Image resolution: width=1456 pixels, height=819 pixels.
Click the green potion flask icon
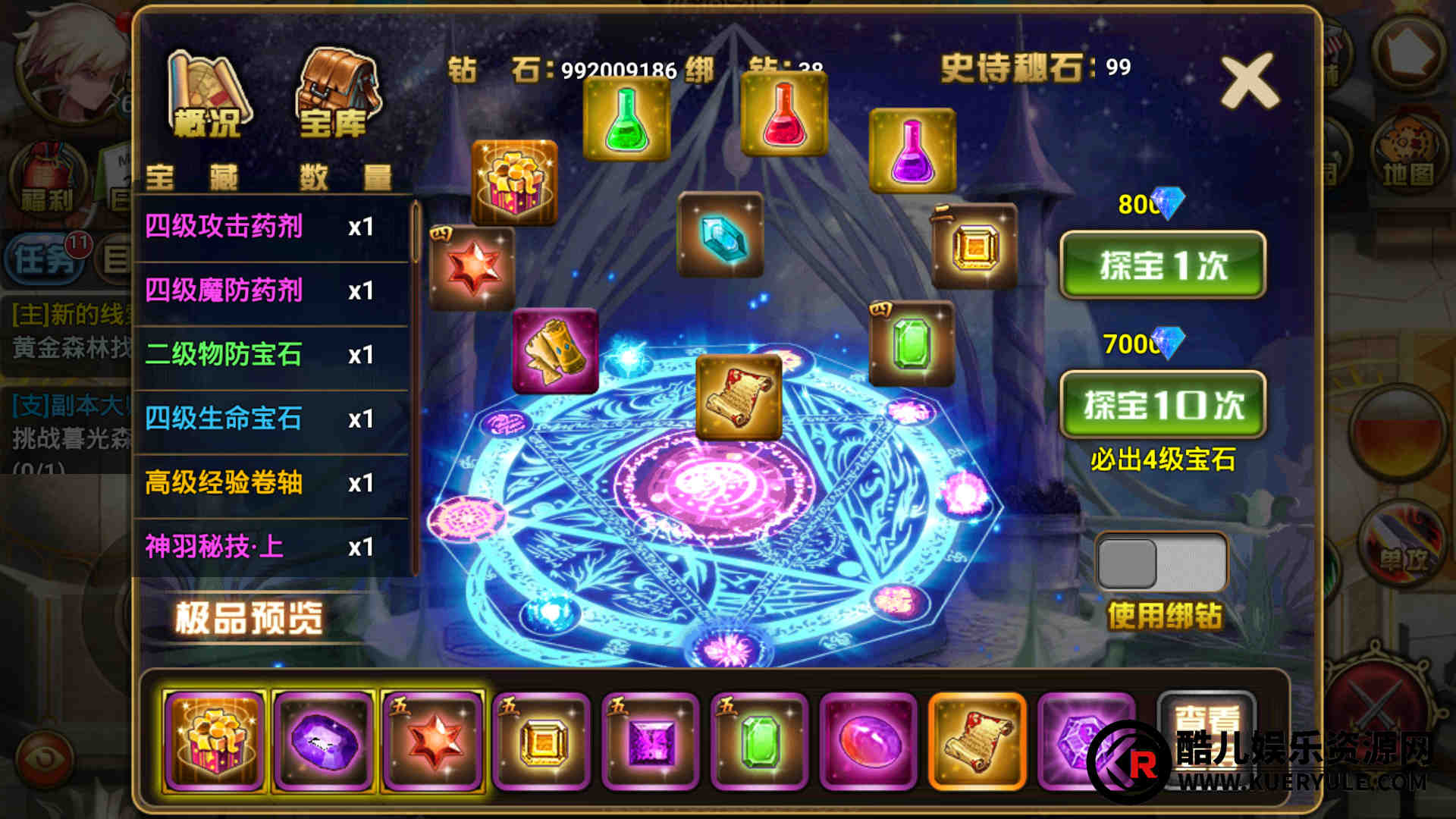(x=626, y=119)
